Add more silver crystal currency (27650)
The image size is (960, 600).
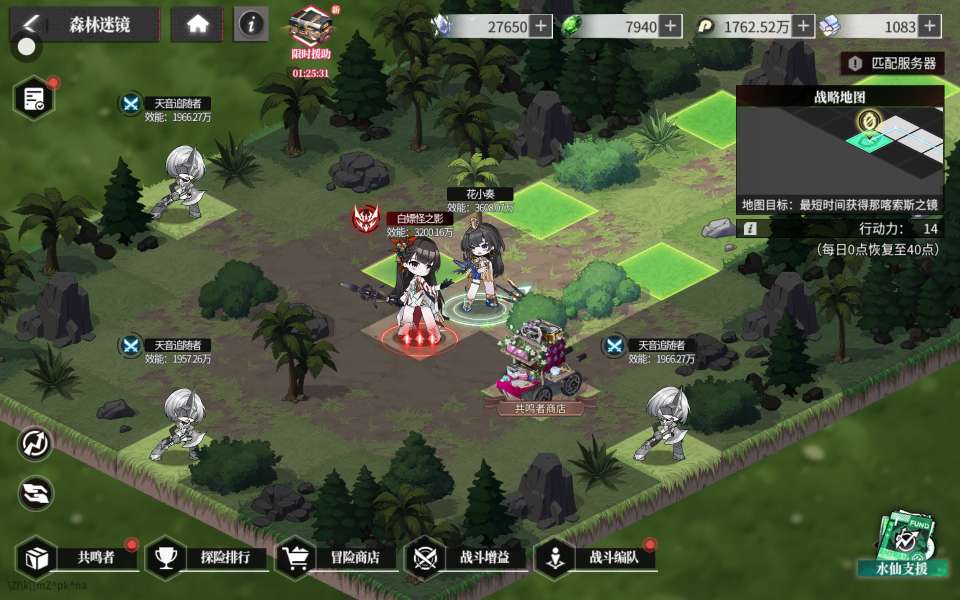pyautogui.click(x=541, y=27)
